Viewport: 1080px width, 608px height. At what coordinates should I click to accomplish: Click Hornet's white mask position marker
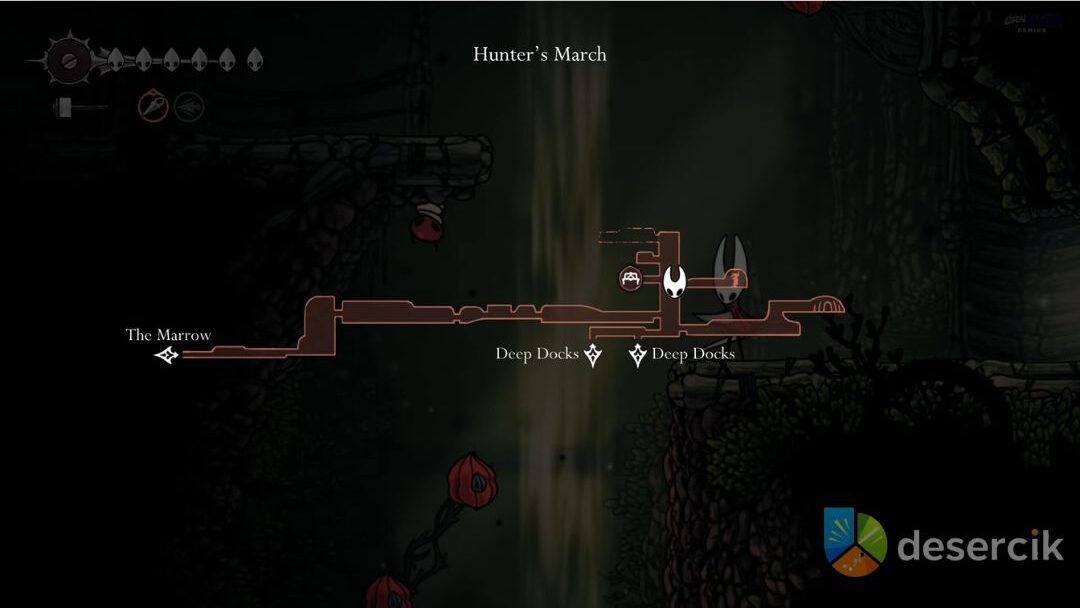(675, 281)
